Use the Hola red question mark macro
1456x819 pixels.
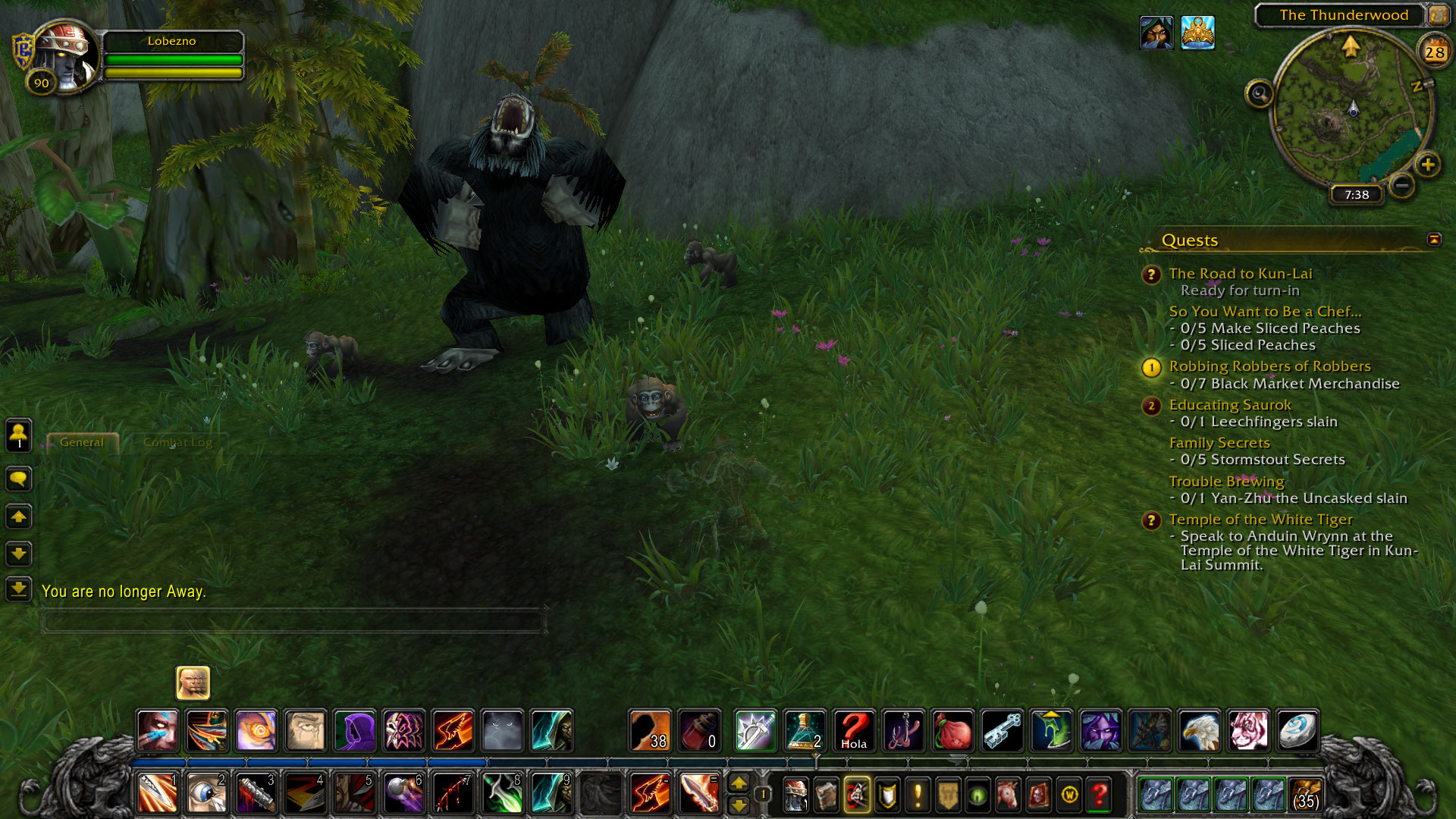point(854,731)
